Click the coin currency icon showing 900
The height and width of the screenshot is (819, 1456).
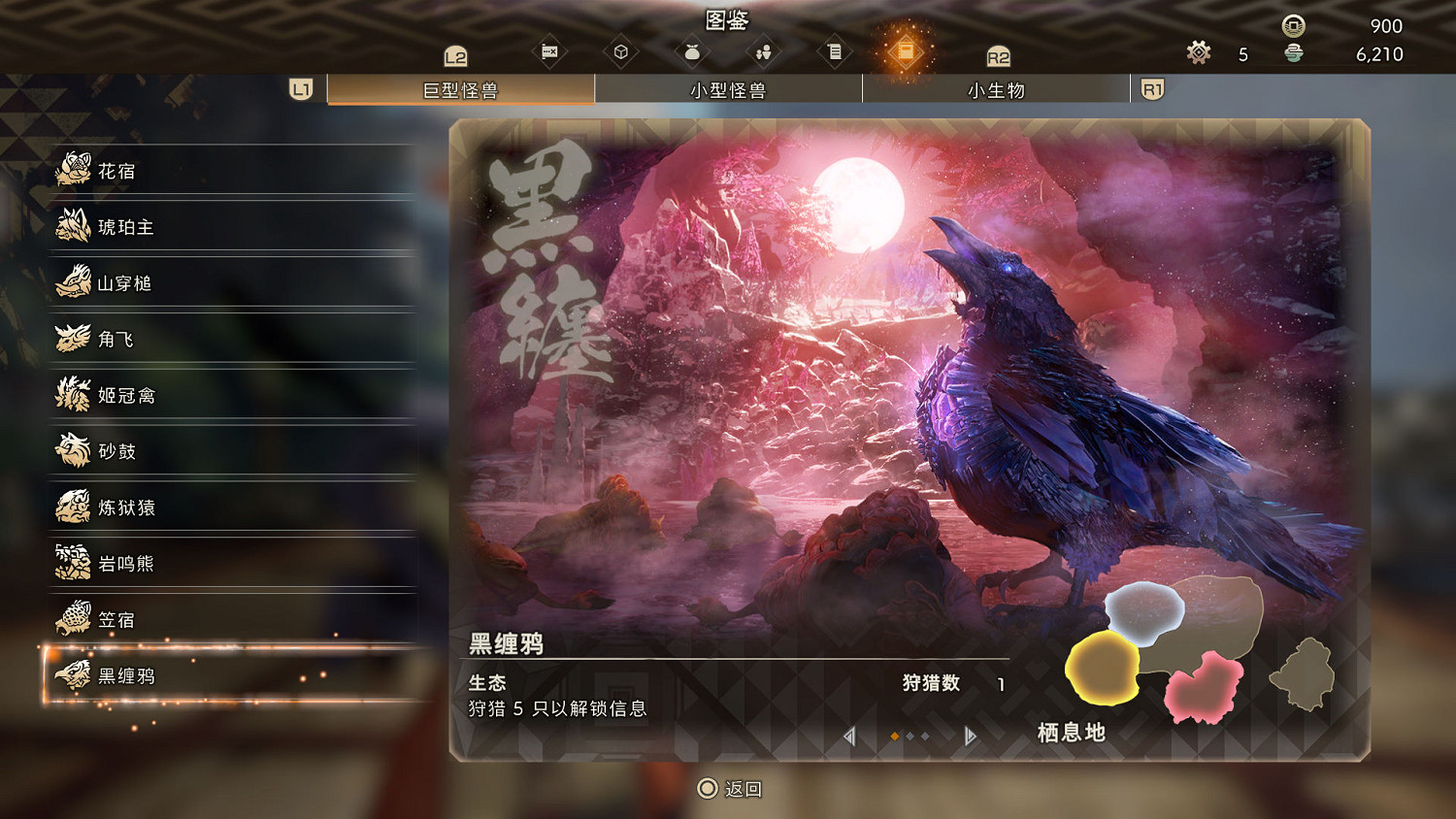(x=1291, y=27)
